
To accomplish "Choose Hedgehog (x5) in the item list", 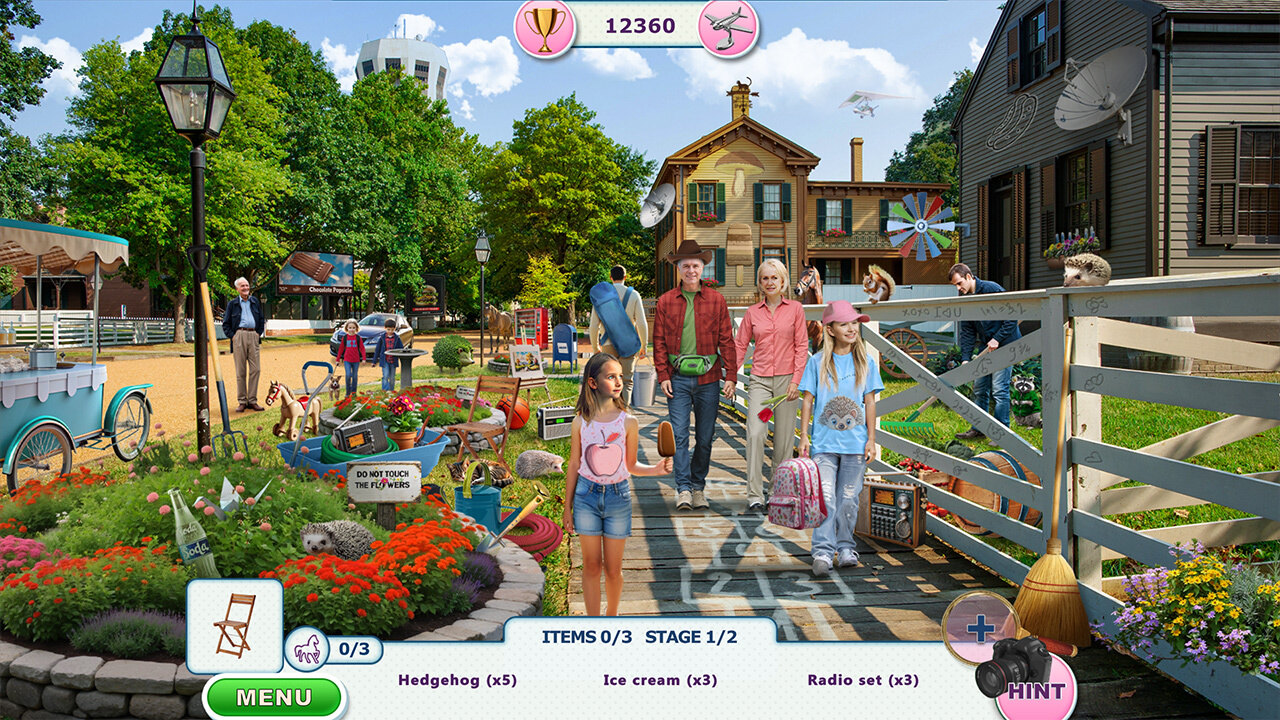I will coord(457,680).
